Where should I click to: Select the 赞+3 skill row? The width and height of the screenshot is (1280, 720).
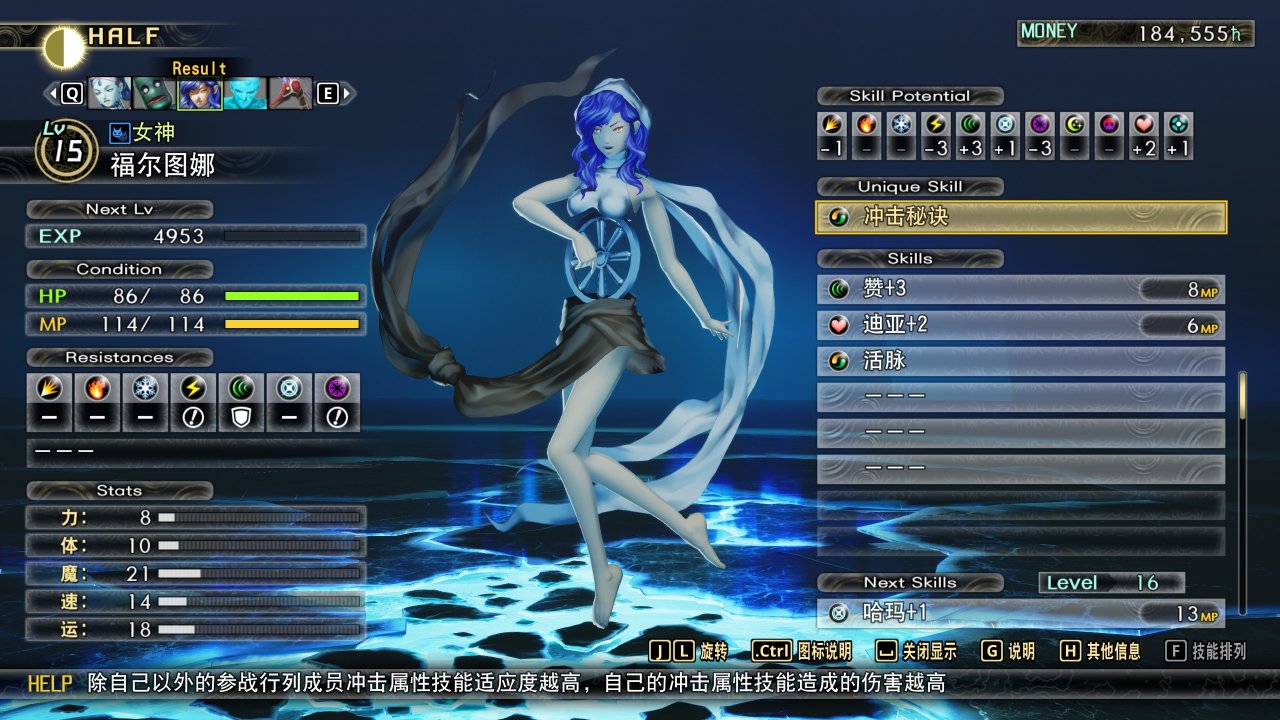pyautogui.click(x=1021, y=289)
